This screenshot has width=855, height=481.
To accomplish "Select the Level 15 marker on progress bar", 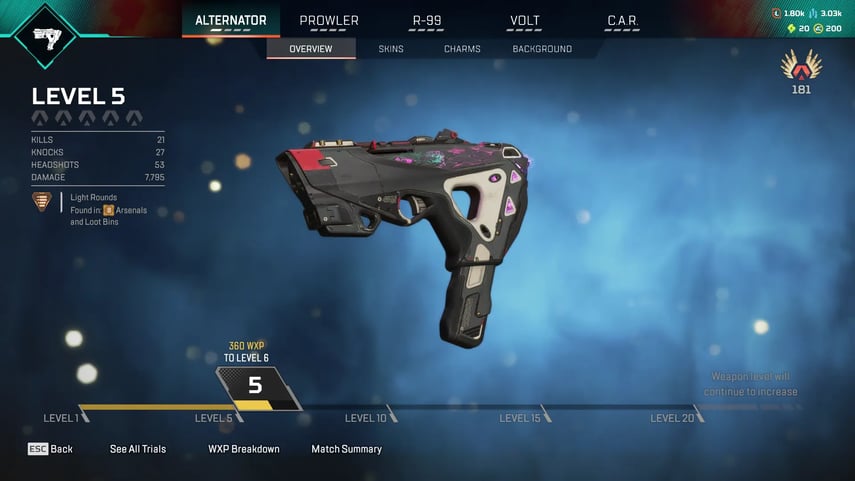I will pyautogui.click(x=520, y=418).
